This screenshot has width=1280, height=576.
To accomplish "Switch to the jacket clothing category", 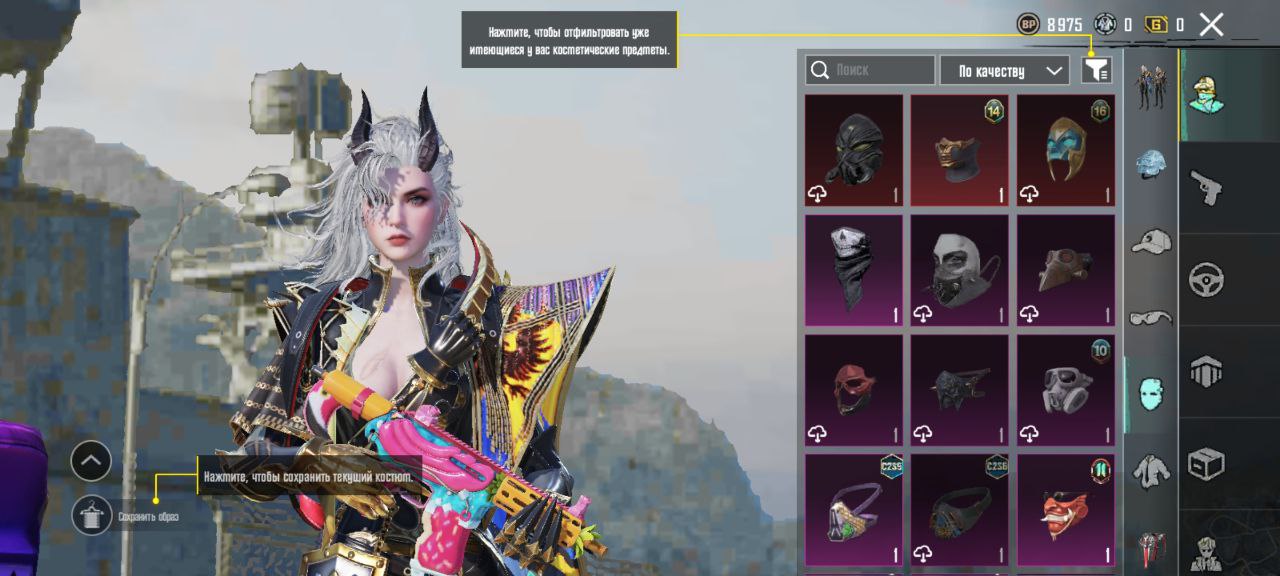I will pyautogui.click(x=1151, y=470).
